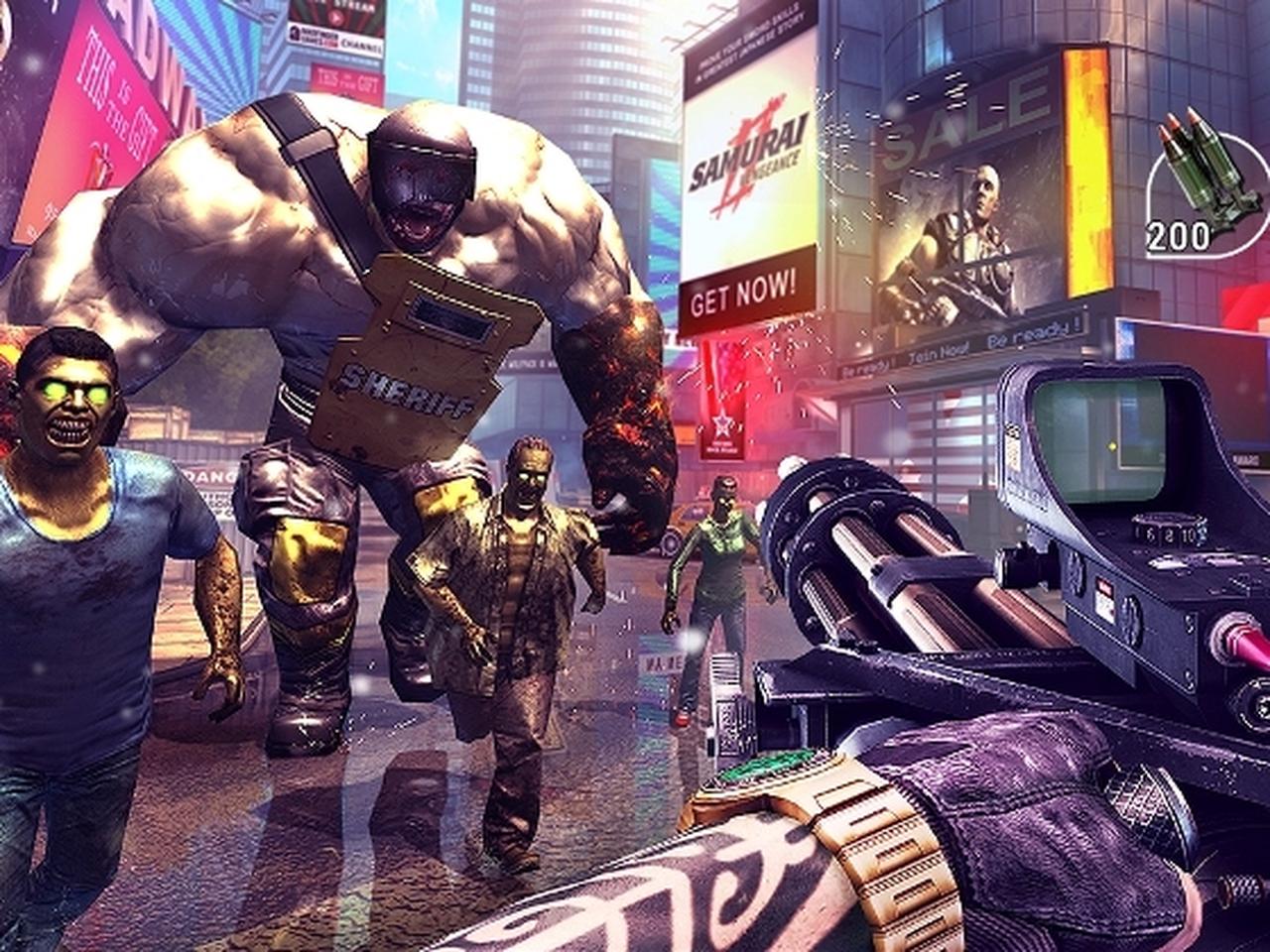Viewport: 1270px width, 952px height.
Task: Tap the bullets ammo reload icon
Action: pos(1206,184)
